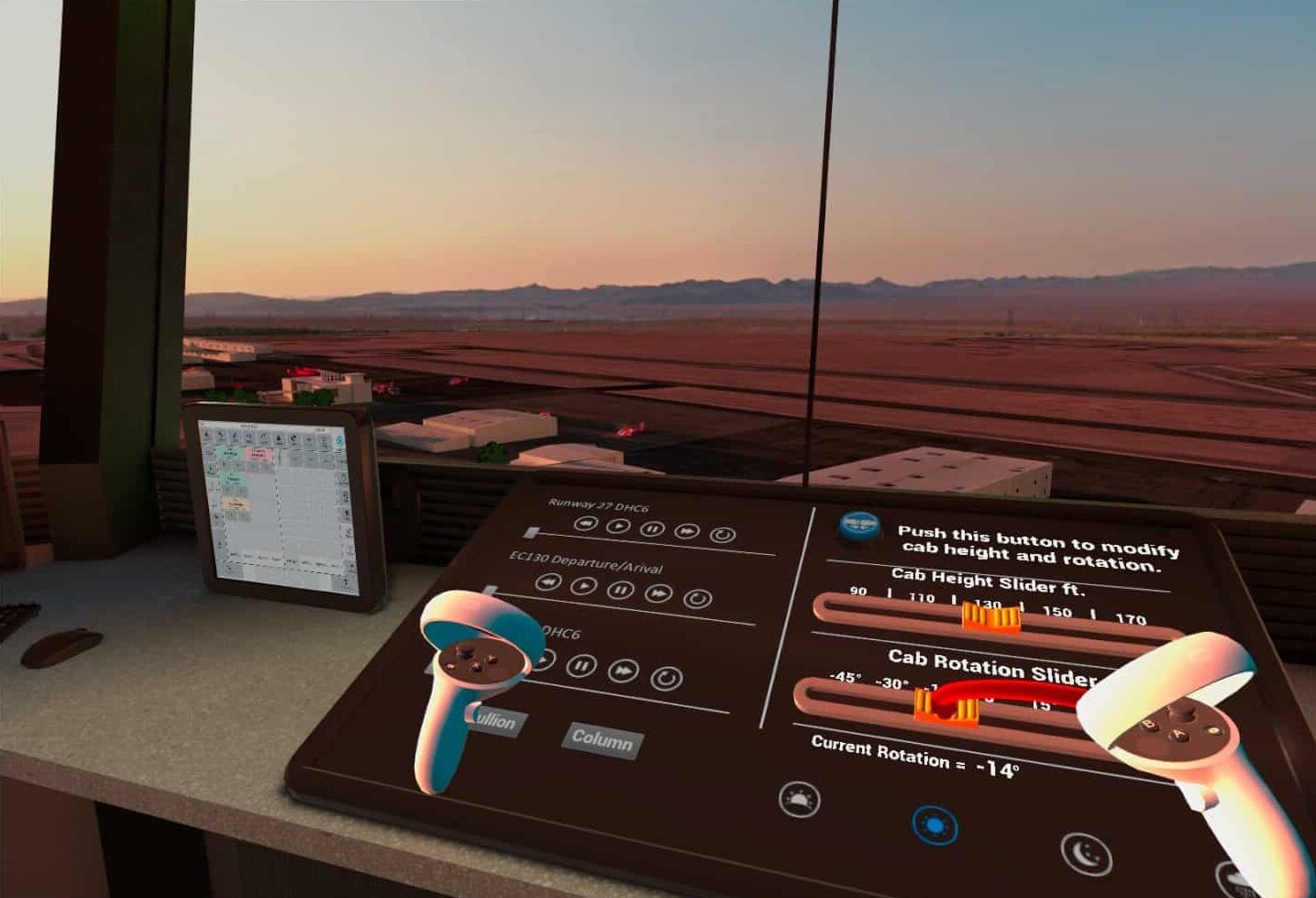1316x898 pixels.
Task: Play the EC130 Departure/Arival recording
Action: click(x=584, y=585)
